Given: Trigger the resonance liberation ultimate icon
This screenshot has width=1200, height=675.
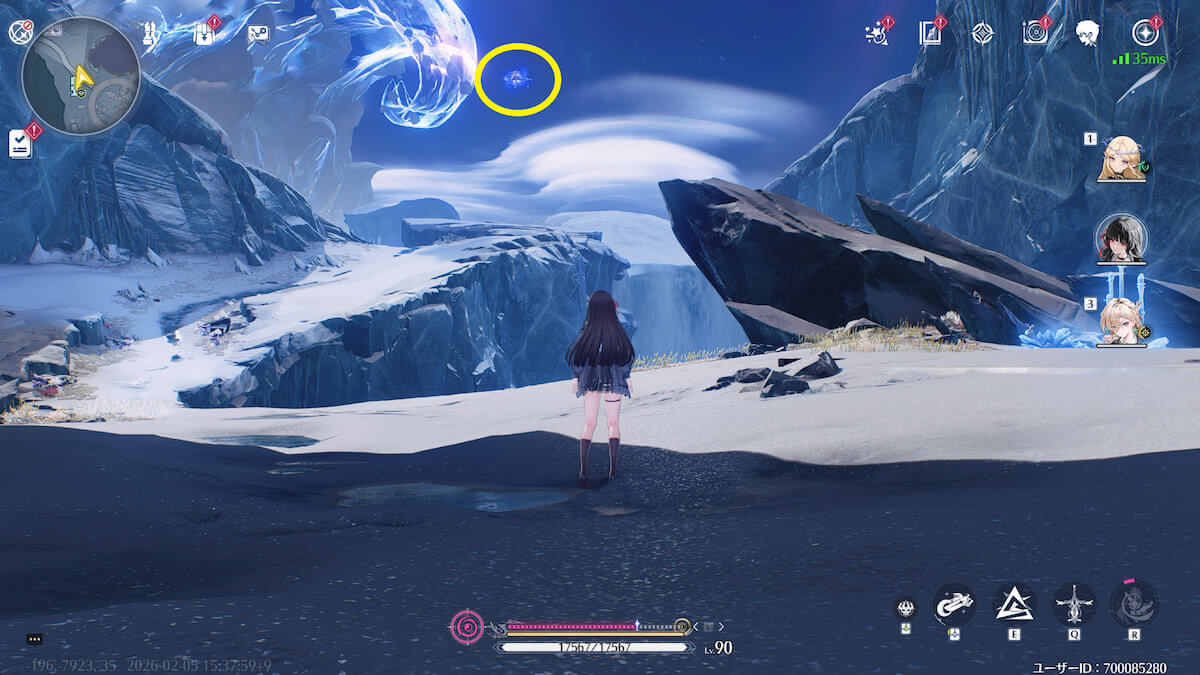Looking at the screenshot, I should [1134, 604].
